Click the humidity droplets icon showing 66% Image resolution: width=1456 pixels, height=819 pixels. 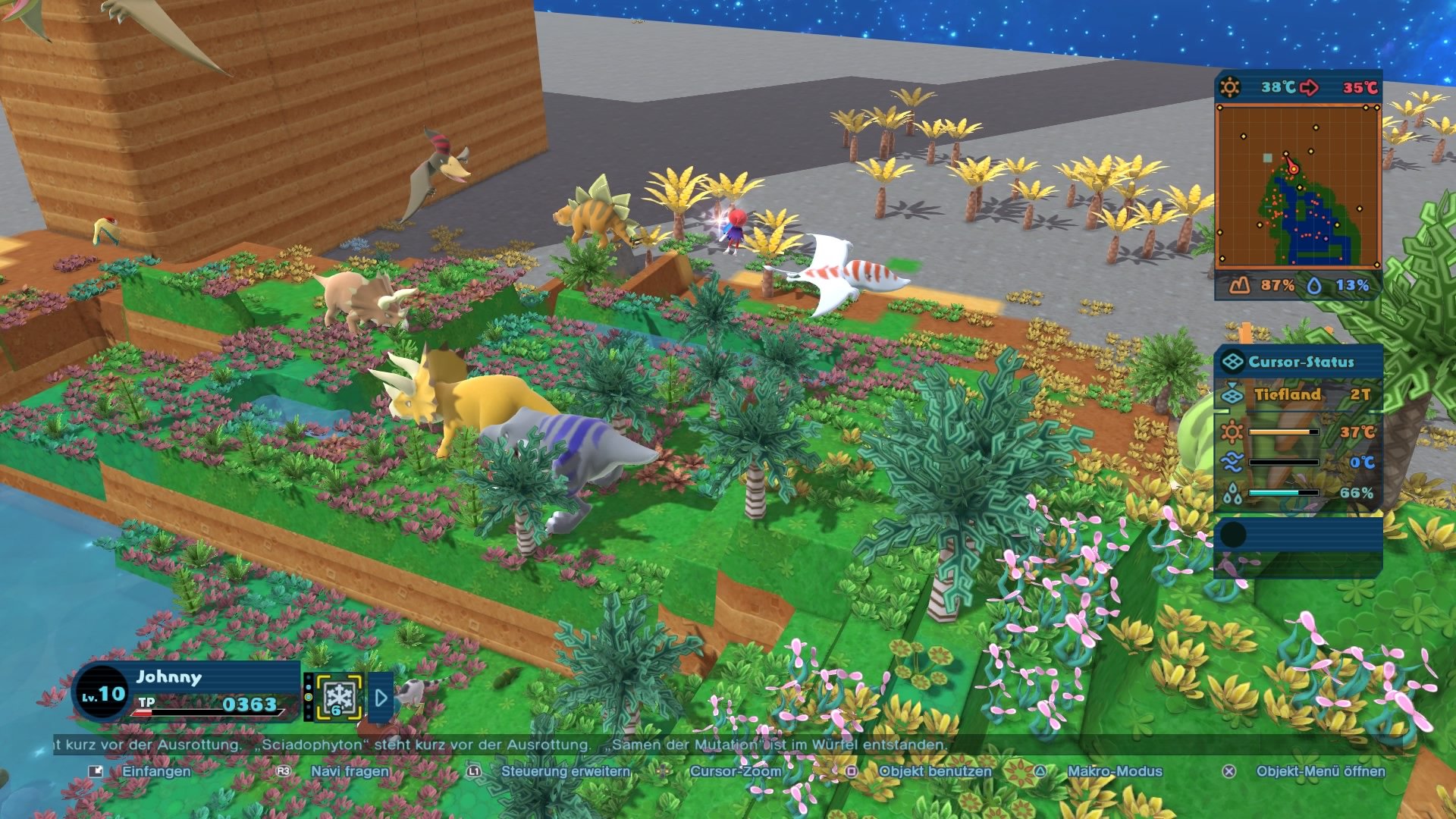[1232, 493]
